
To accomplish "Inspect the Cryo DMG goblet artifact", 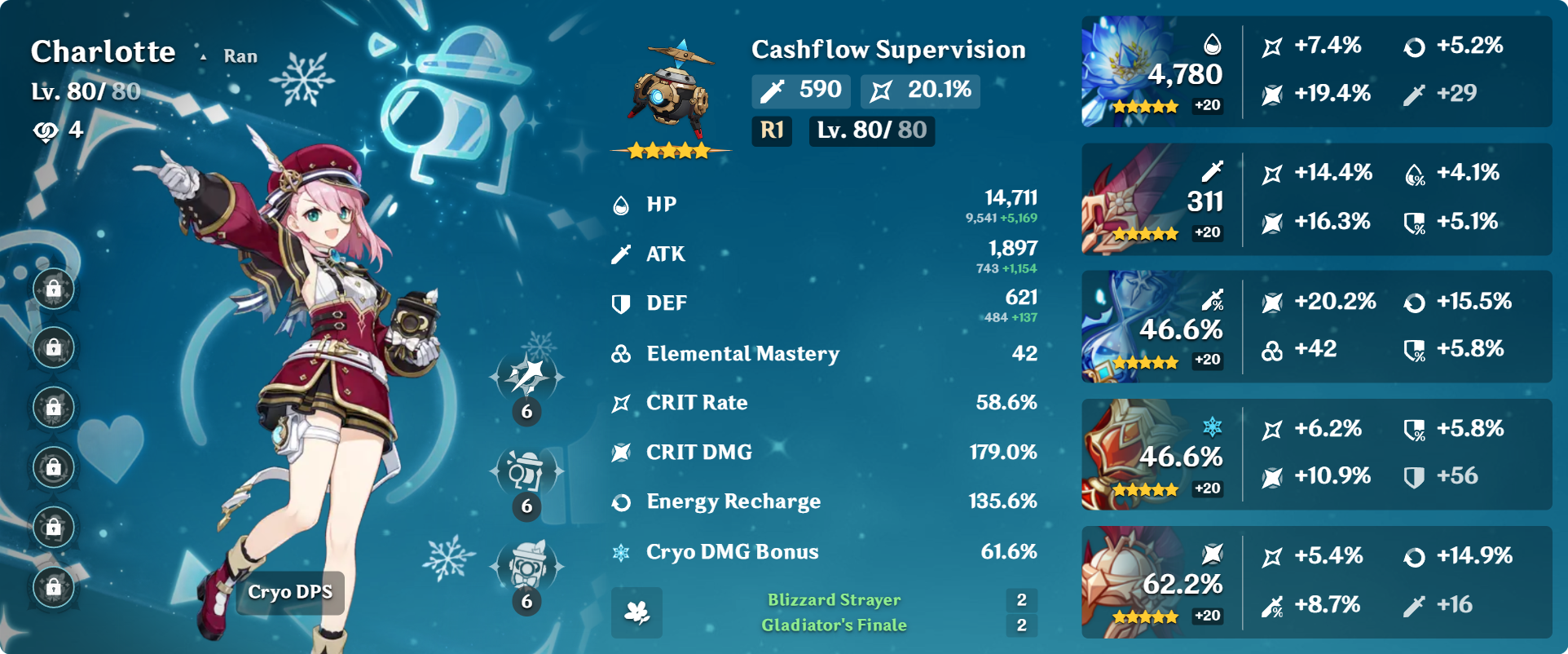I will pos(1131,455).
